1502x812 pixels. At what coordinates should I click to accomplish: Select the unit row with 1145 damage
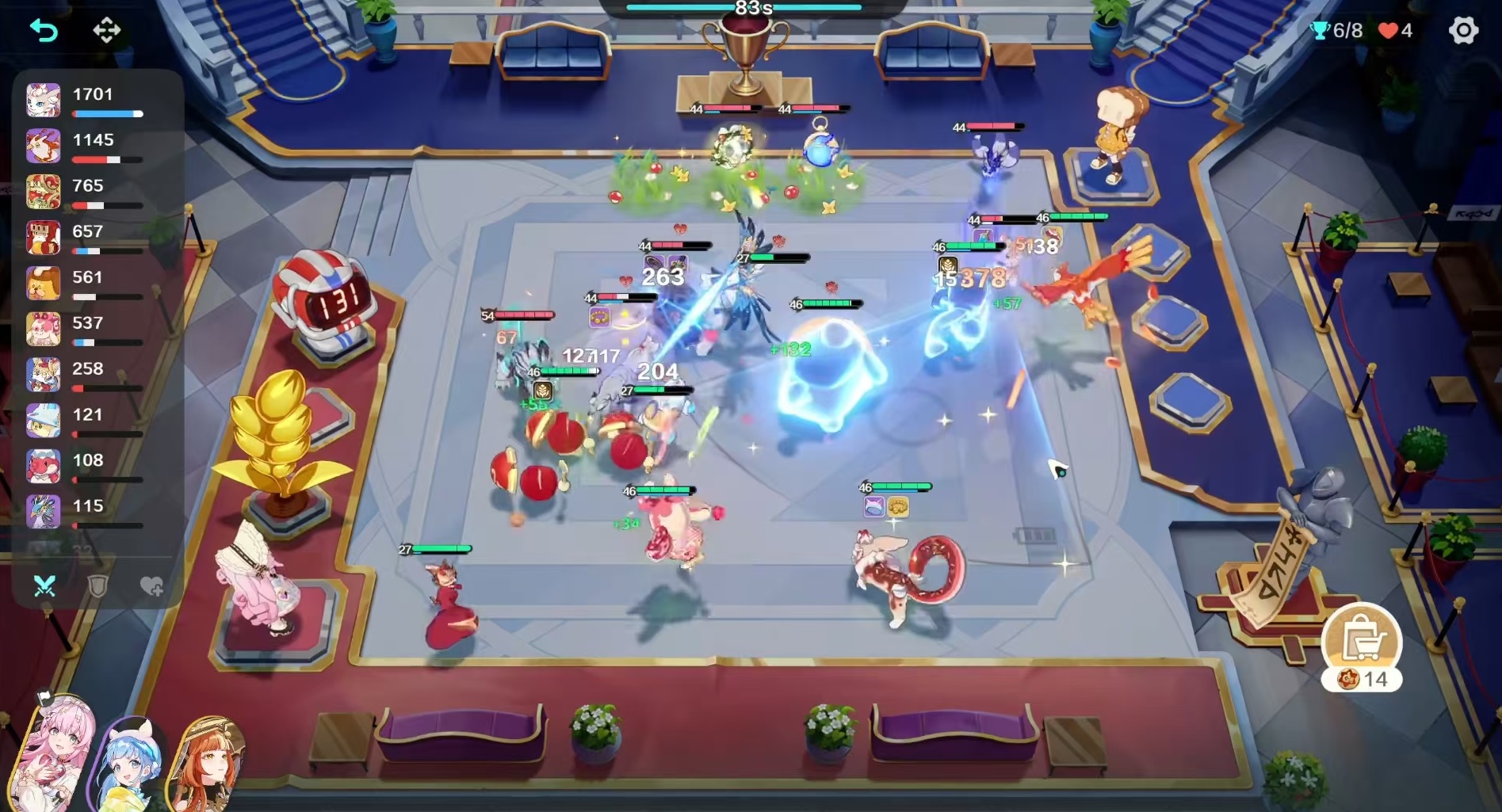tap(95, 147)
